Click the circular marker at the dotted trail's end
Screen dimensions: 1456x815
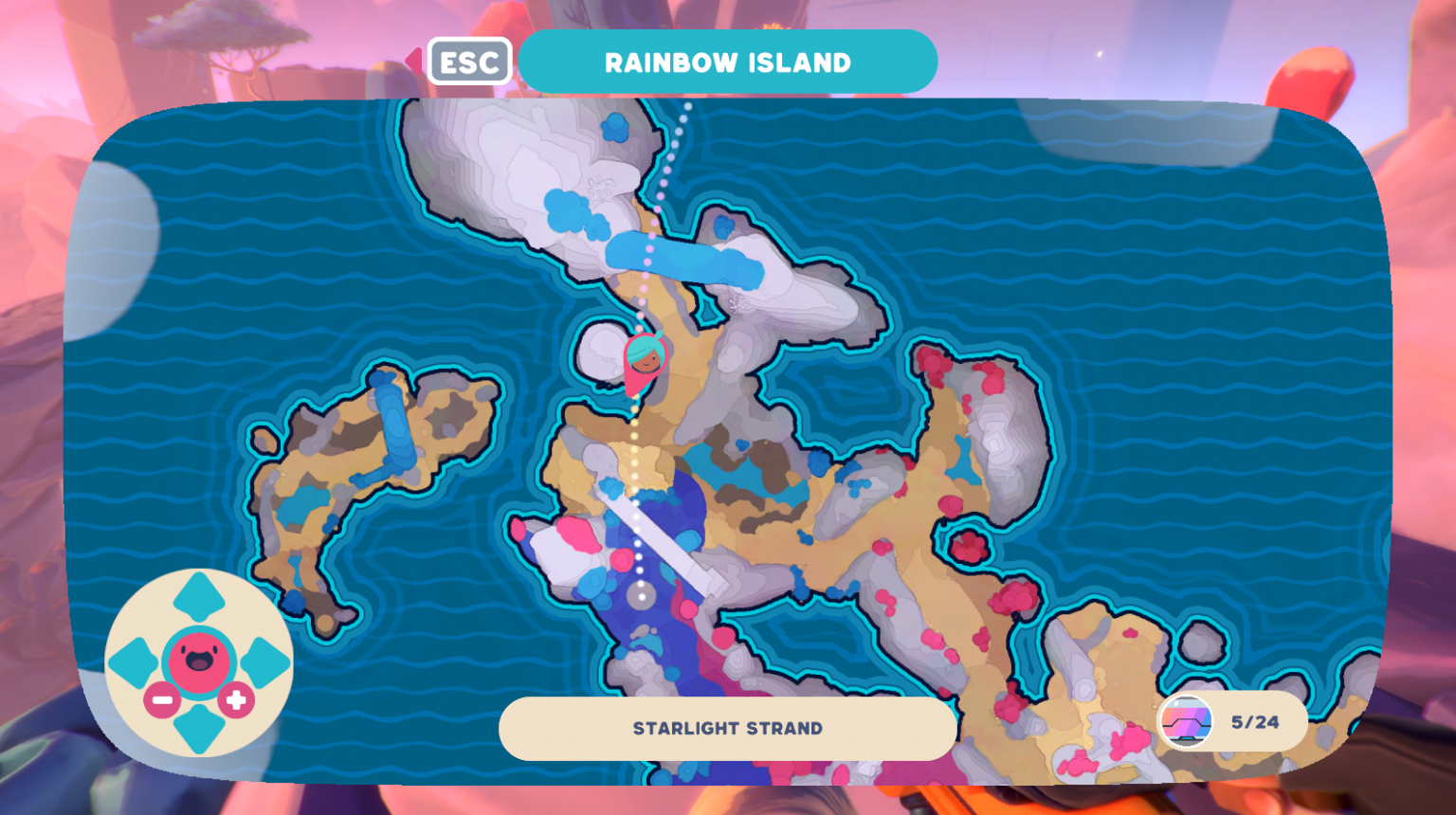pos(644,595)
